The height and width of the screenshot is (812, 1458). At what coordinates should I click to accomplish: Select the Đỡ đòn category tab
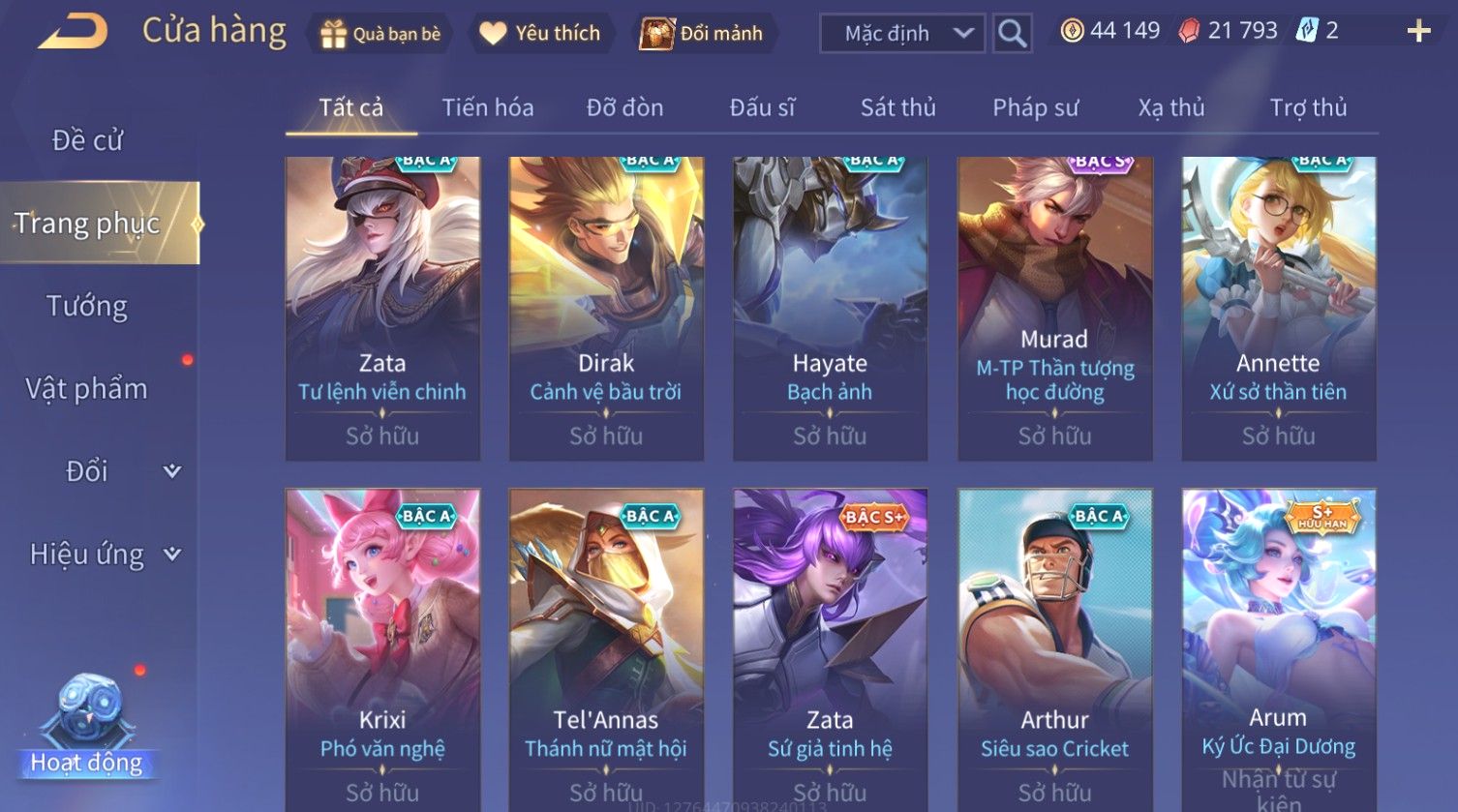click(x=624, y=107)
